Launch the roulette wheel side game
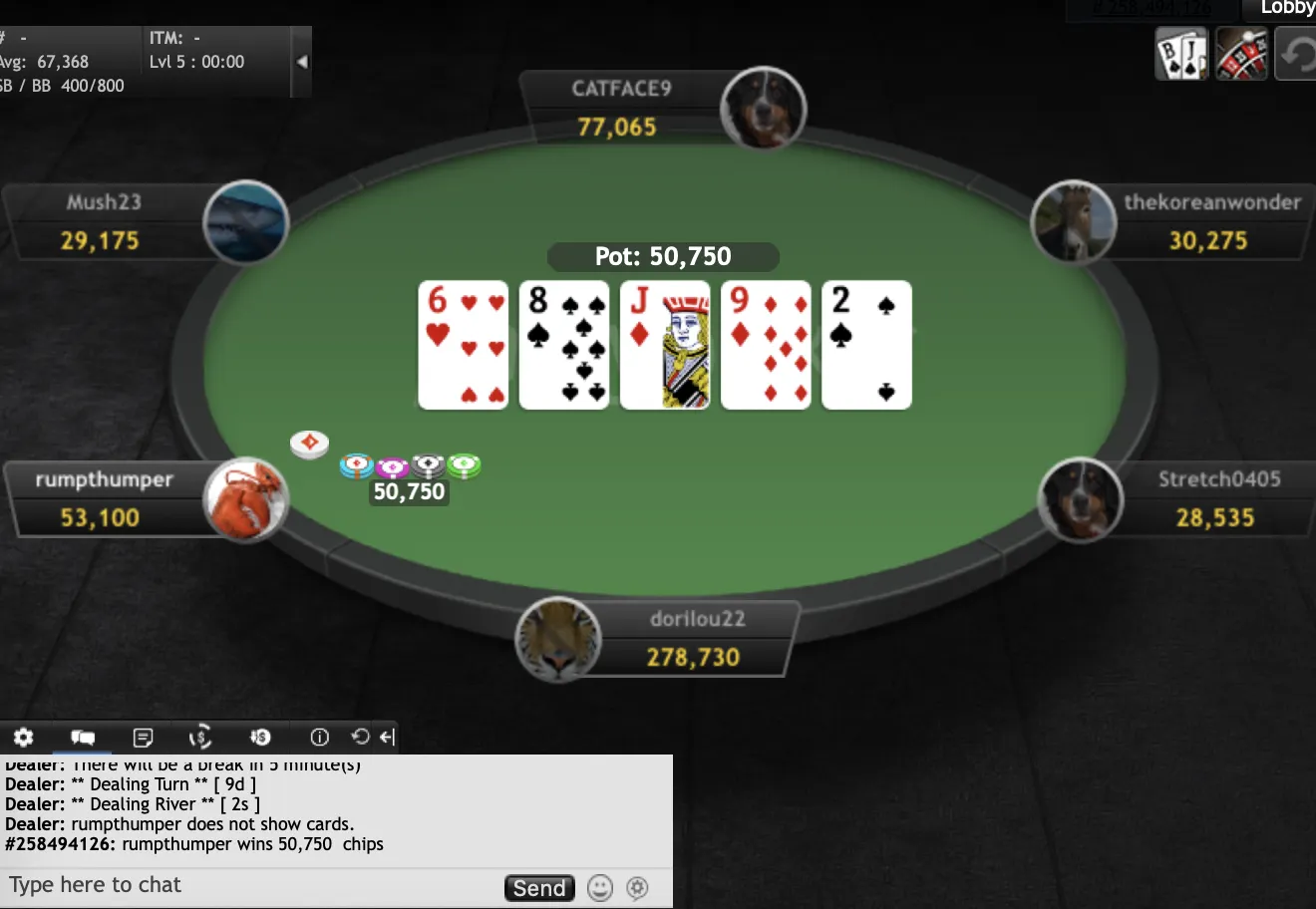 tap(1241, 55)
